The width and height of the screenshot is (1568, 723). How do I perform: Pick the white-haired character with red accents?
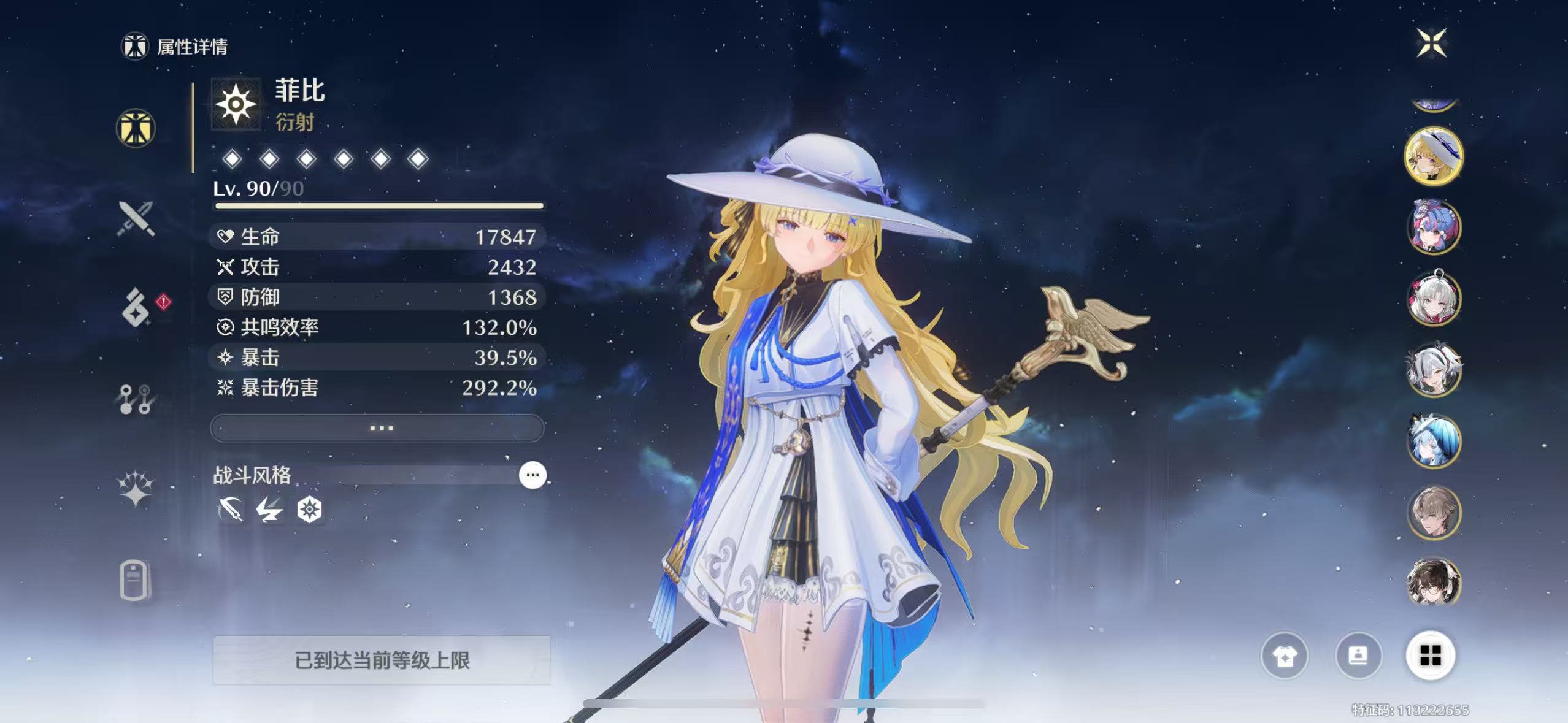pos(1434,299)
